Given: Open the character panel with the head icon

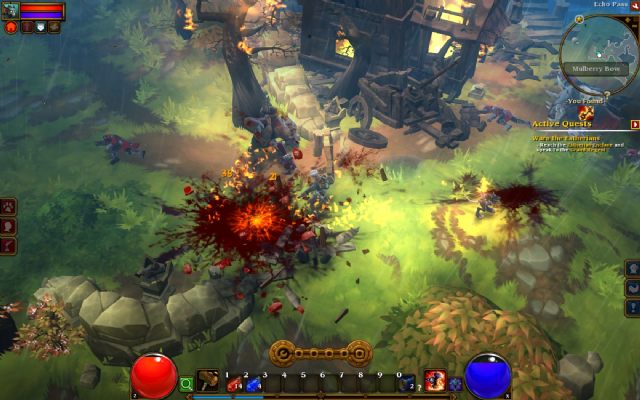Looking at the screenshot, I should coord(8,226).
